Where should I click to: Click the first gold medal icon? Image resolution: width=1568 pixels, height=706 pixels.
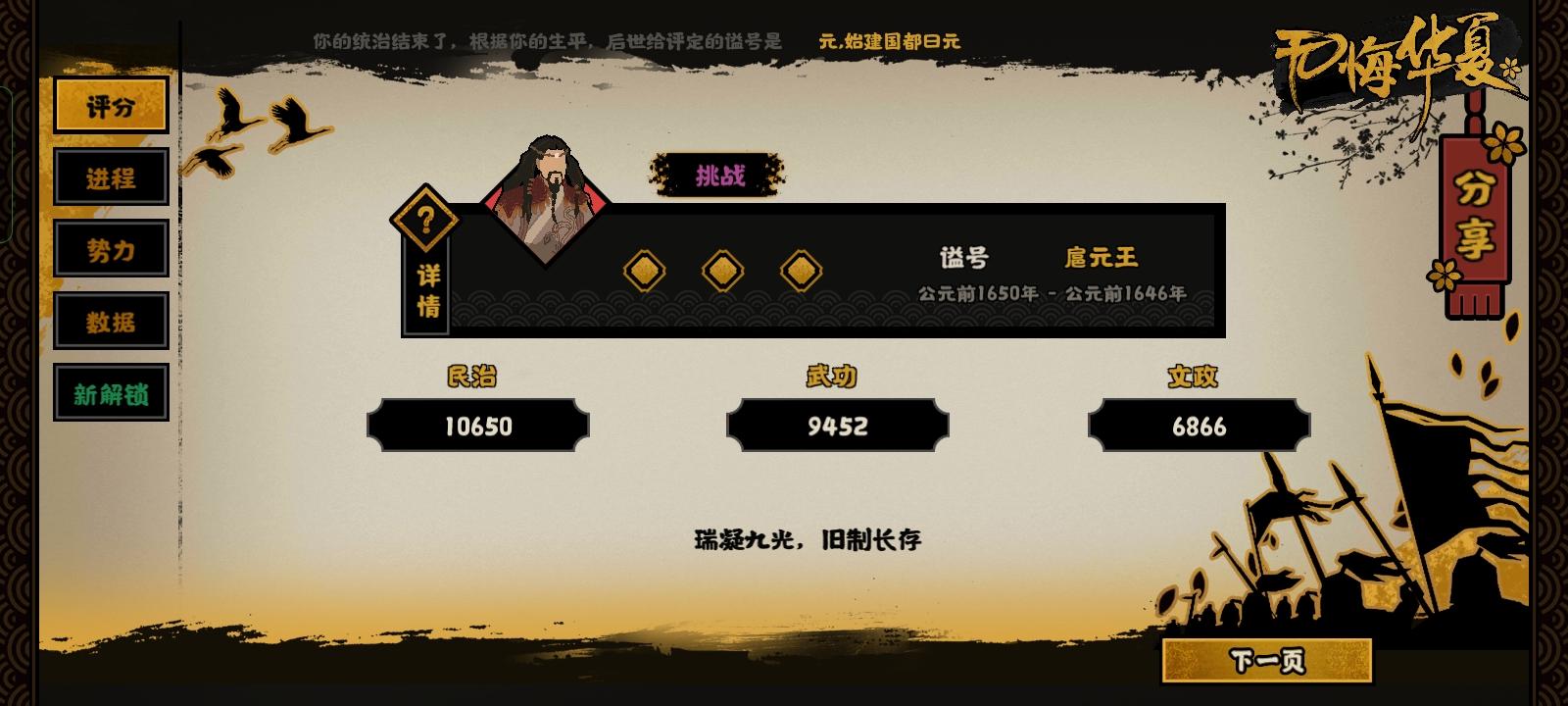(643, 268)
